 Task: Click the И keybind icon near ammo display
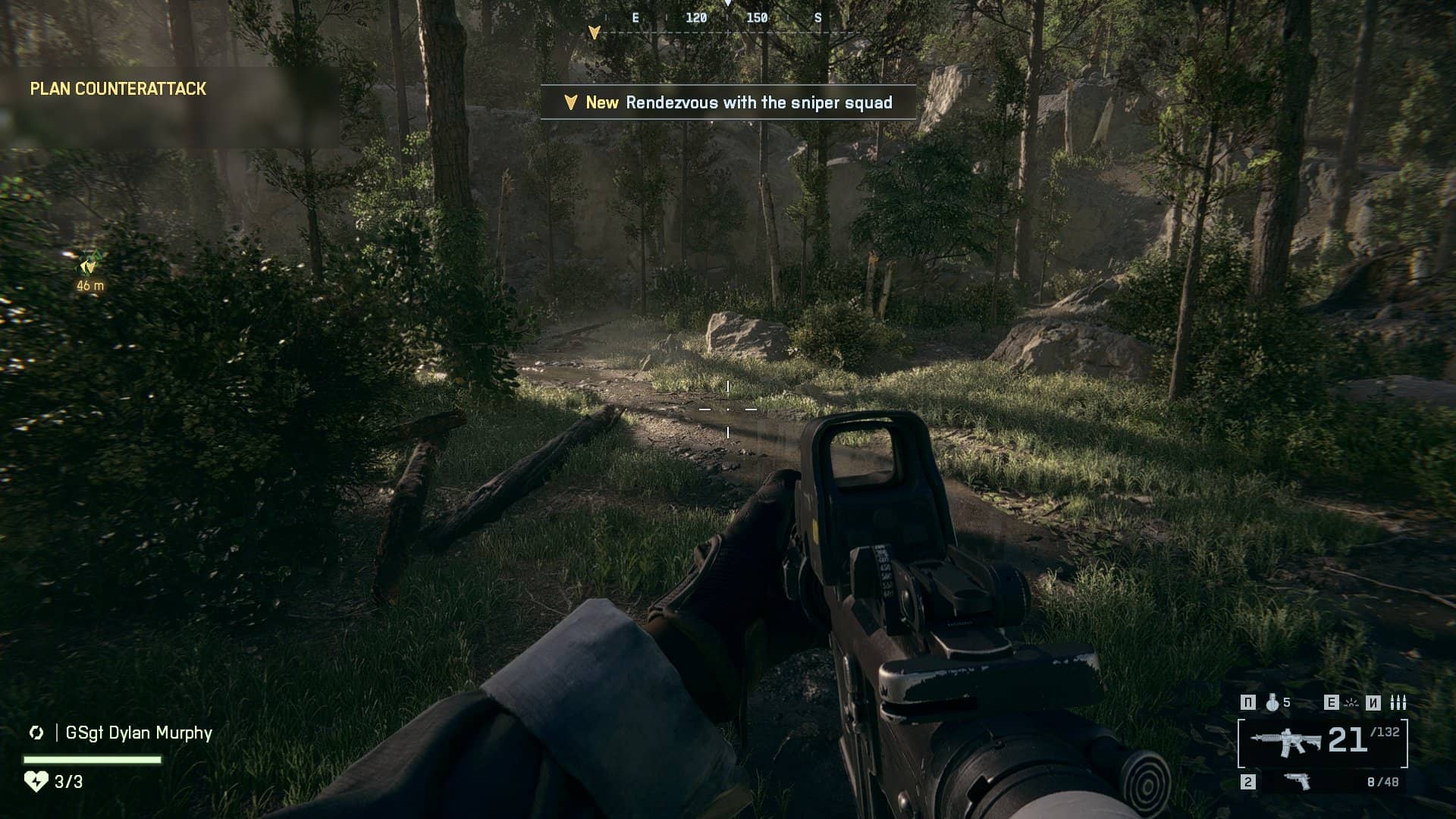[1373, 702]
